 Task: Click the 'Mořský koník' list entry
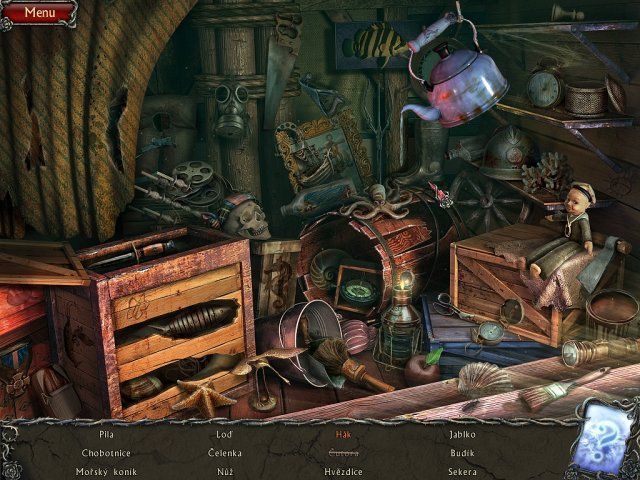[107, 471]
